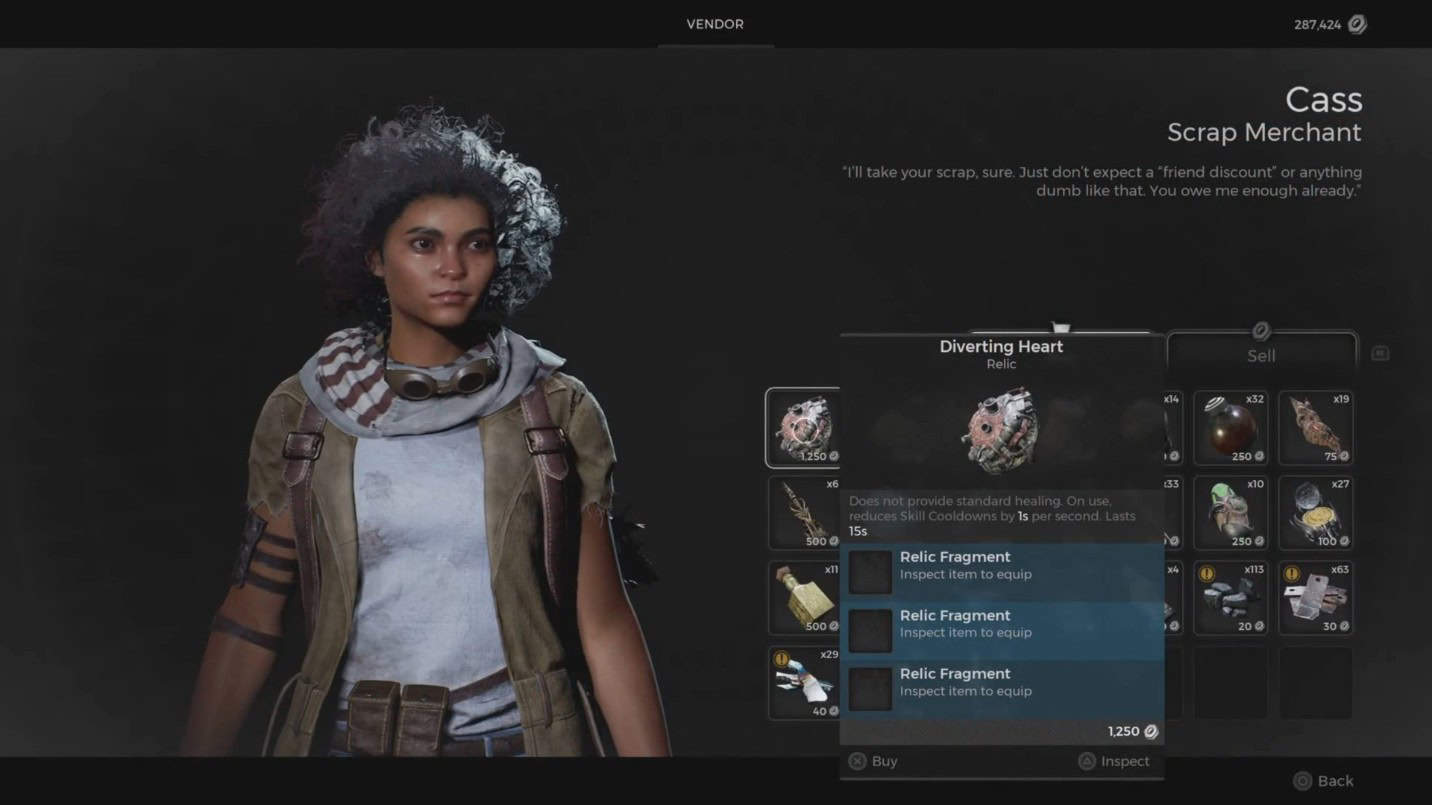Screen dimensions: 1432x805
Task: Select the Diverting Heart relic slot
Action: coord(802,428)
